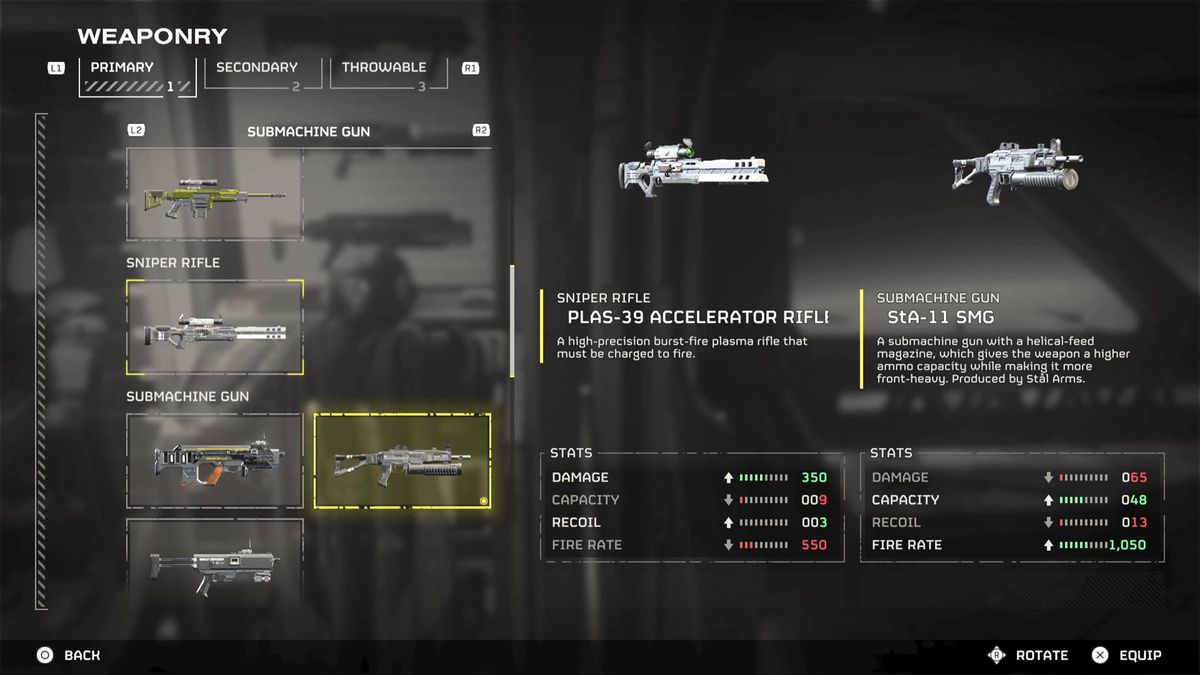Select the highlighted StA-11 SMG slot
This screenshot has height=675, width=1200.
point(402,461)
